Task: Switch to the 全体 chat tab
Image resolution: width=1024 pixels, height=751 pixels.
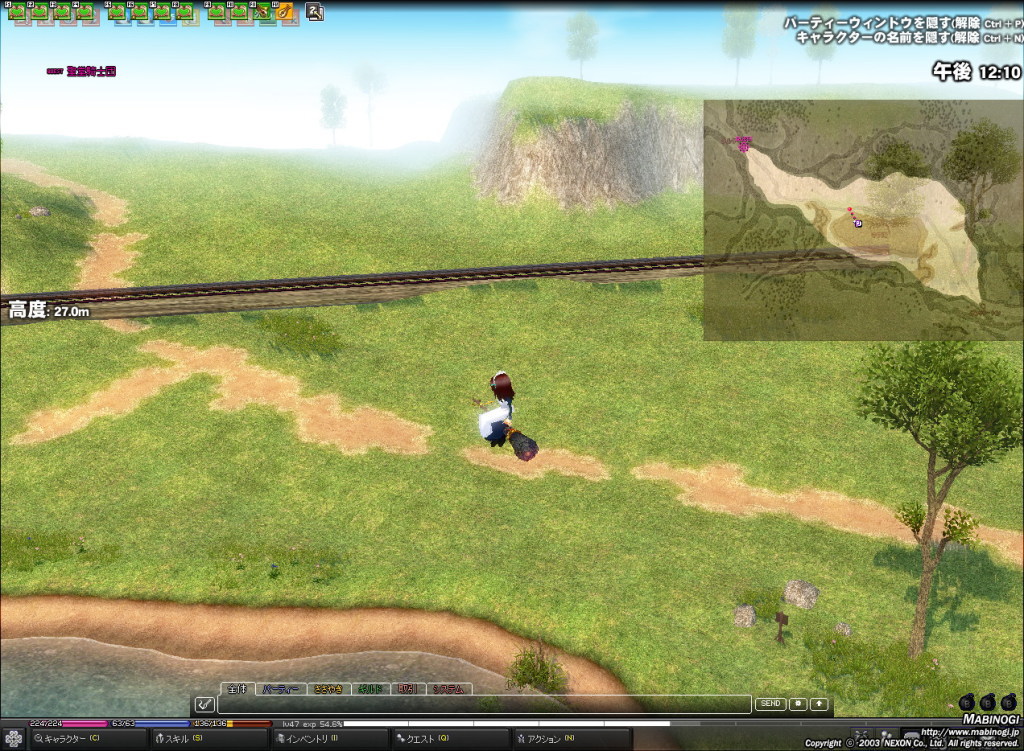Action: pyautogui.click(x=236, y=689)
